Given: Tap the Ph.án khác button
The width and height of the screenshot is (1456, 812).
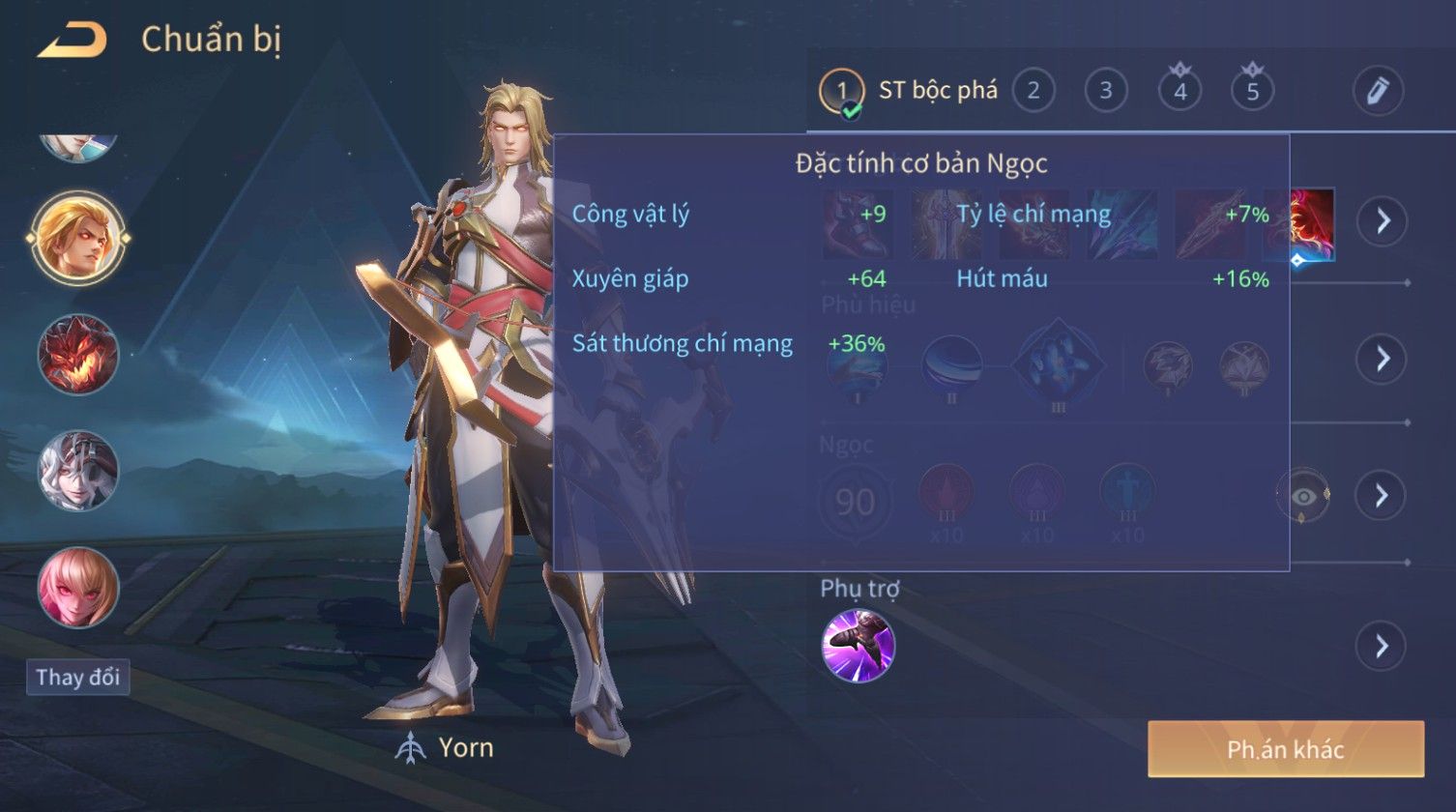Looking at the screenshot, I should click(x=1285, y=749).
